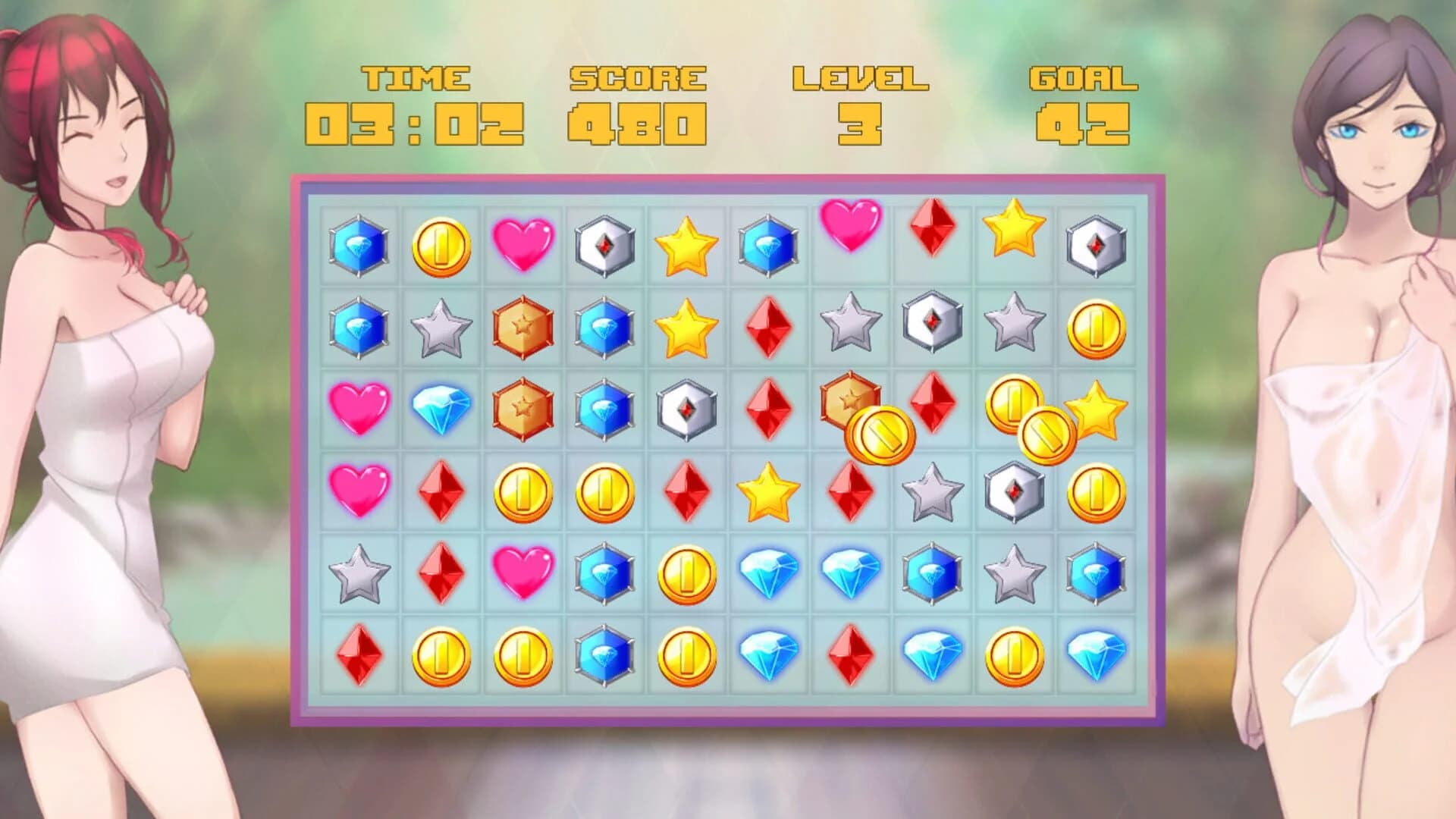Click the gold coin beside the top-left blue gem
This screenshot has width=1456, height=819.
(440, 244)
